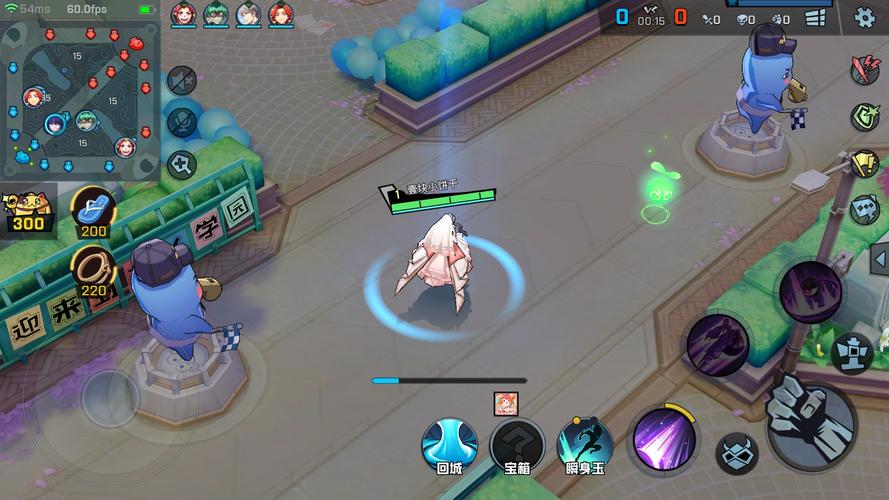Open the 宝箱 treasure chest slot
Image resolution: width=889 pixels, height=500 pixels.
517,445
